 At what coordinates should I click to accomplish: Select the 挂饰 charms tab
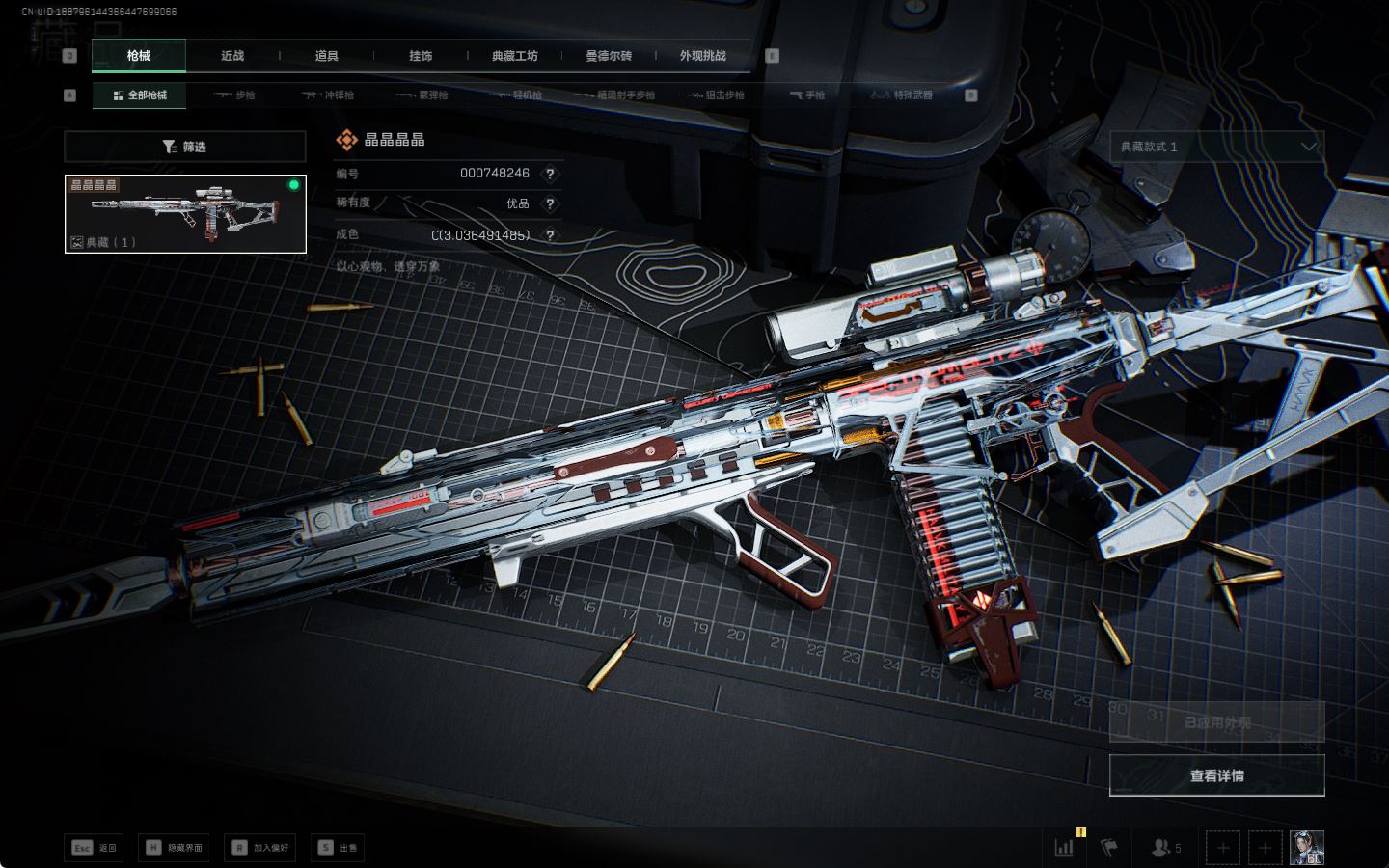(421, 56)
